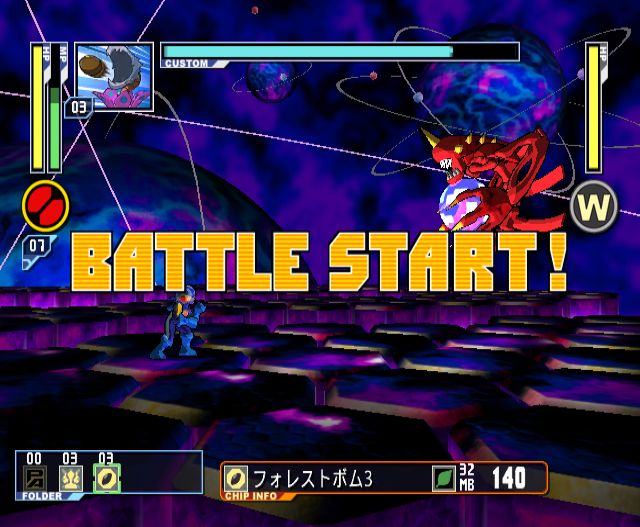Select the highlighted Forest Bomb chip slot
640x527 pixels.
(x=105, y=480)
